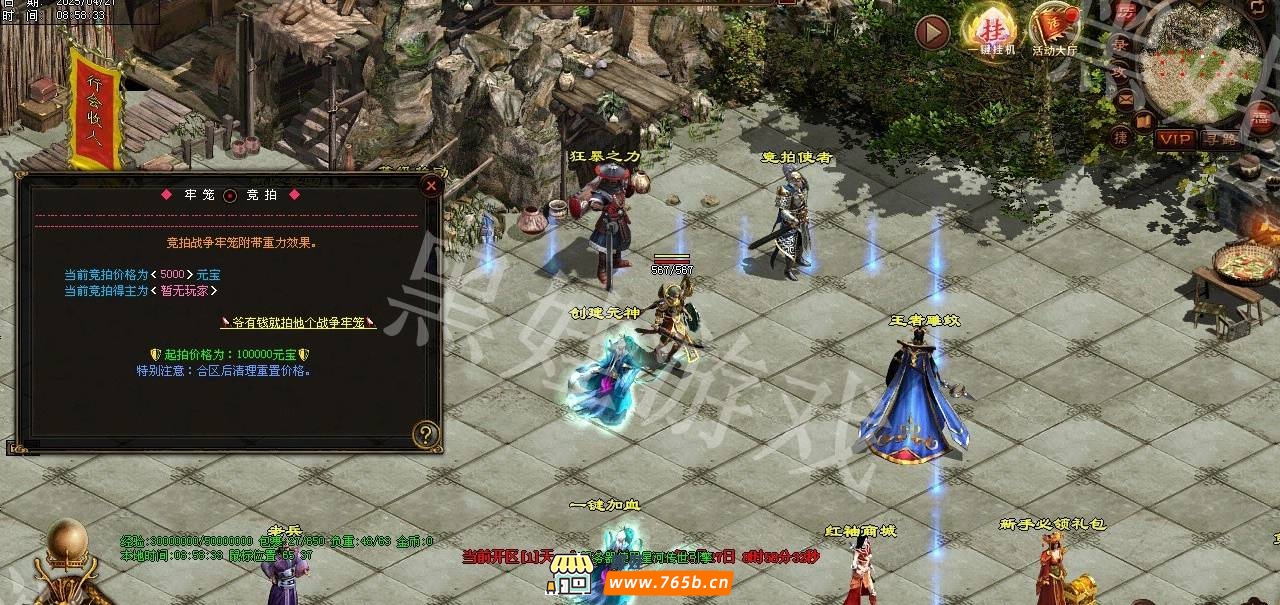Open the 捷 shortcut button
The width and height of the screenshot is (1280, 605).
pyautogui.click(x=1121, y=137)
